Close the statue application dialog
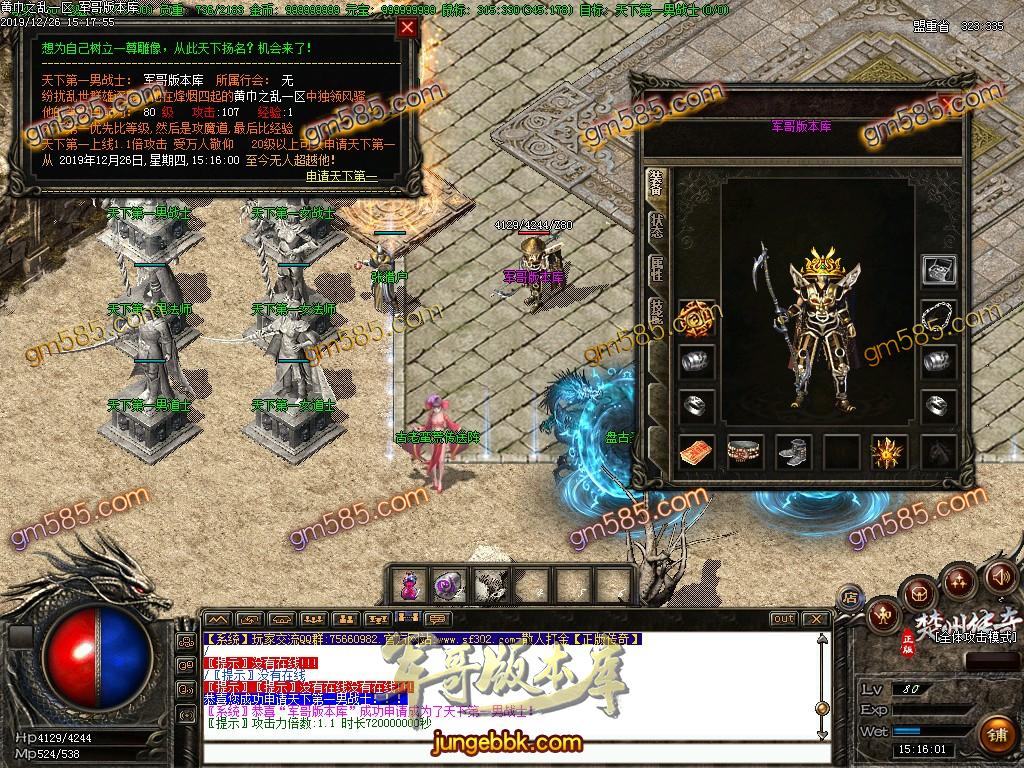 407,28
